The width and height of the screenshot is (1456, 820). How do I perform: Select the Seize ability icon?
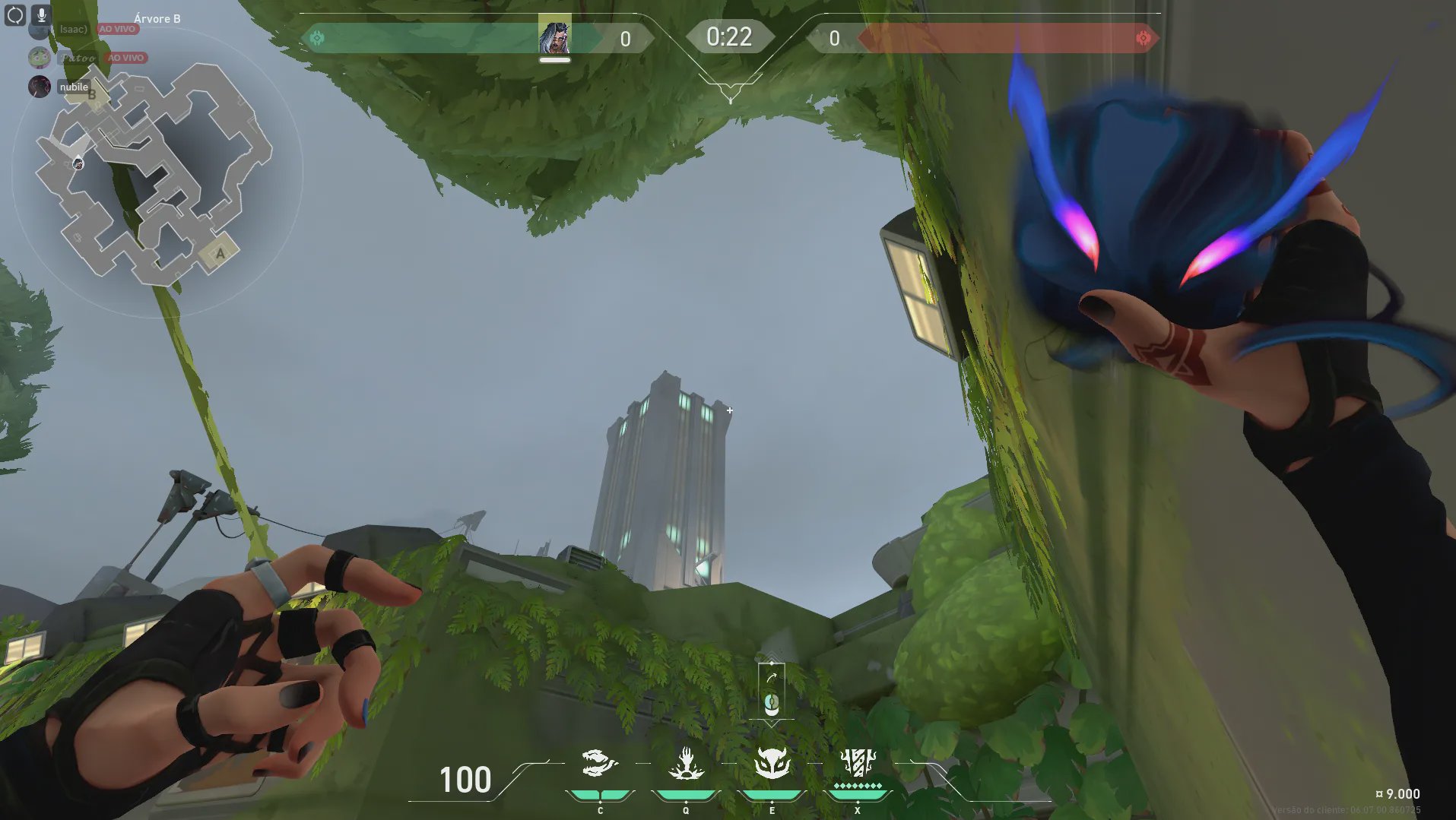(686, 763)
